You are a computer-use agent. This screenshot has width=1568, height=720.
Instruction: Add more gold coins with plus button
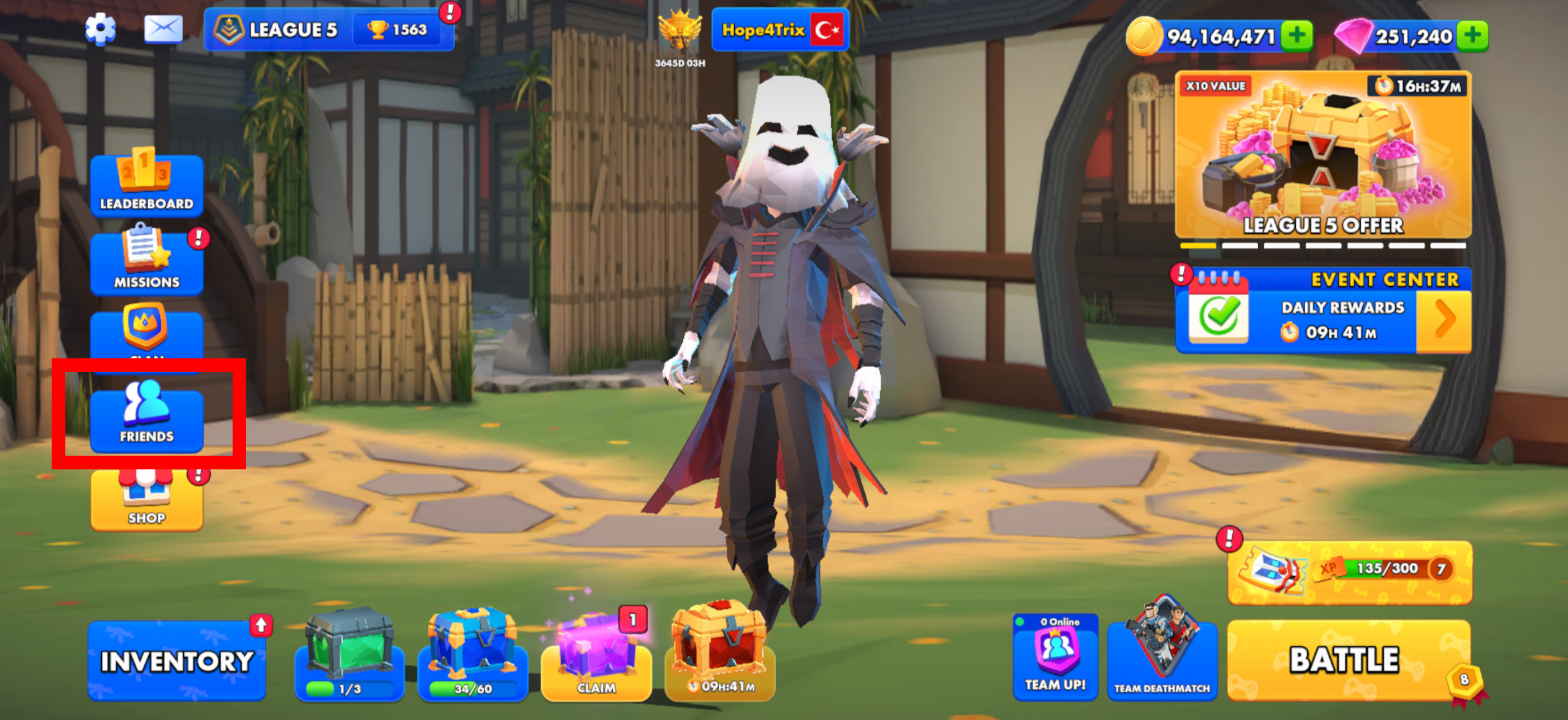coord(1297,35)
